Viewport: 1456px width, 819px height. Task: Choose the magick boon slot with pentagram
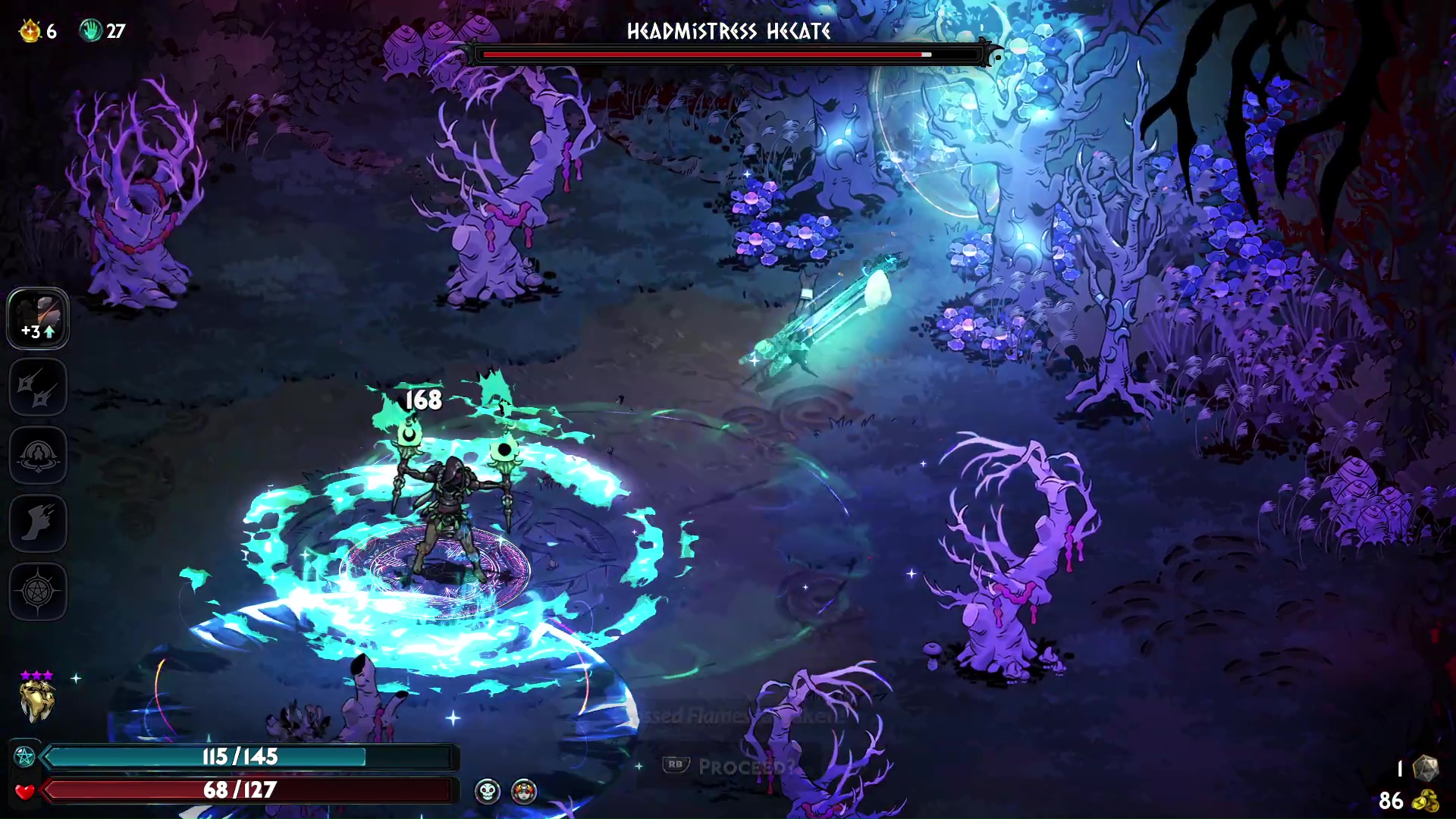(x=38, y=592)
